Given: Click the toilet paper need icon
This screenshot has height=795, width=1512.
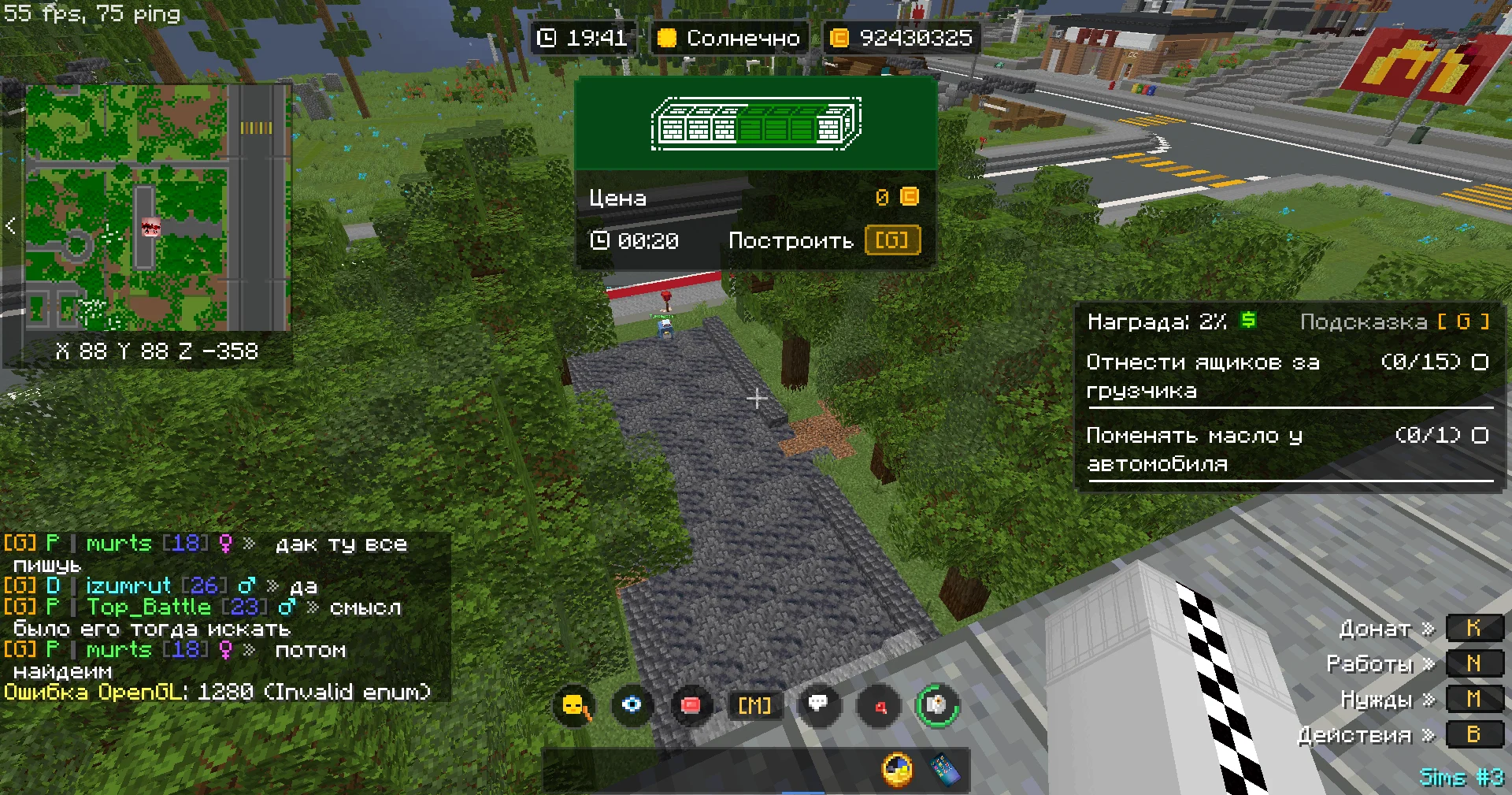Looking at the screenshot, I should [936, 704].
